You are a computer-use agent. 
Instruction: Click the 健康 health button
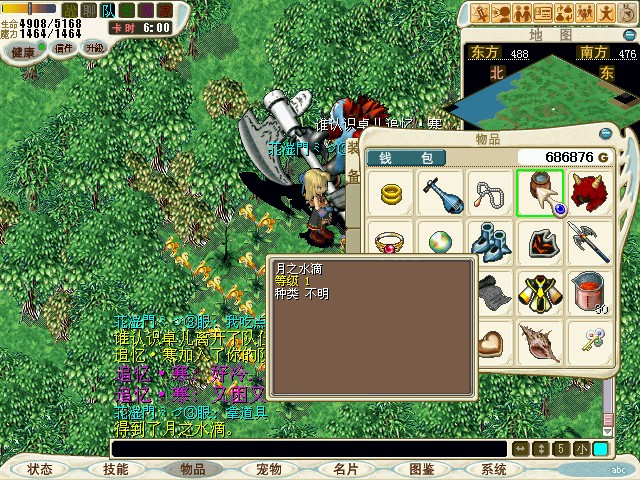pos(22,50)
